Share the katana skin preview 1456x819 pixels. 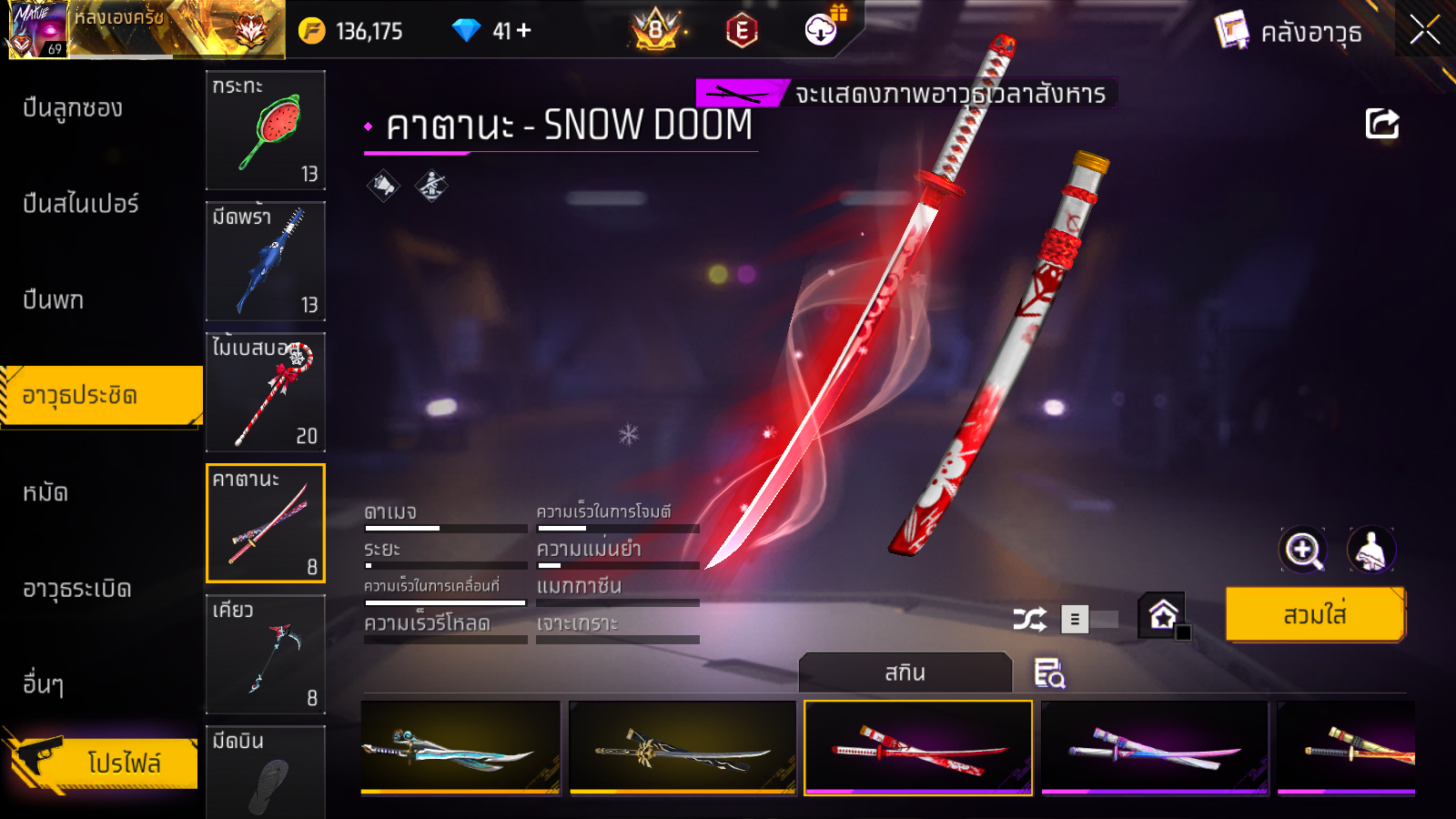click(x=1381, y=124)
